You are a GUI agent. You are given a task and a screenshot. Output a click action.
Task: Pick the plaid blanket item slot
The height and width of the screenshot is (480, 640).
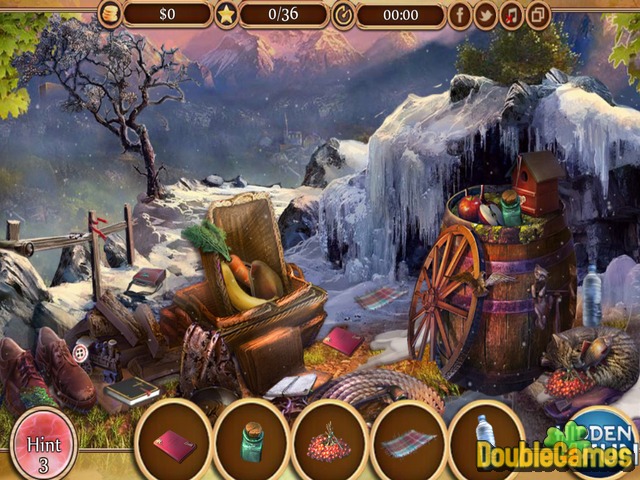pyautogui.click(x=408, y=442)
